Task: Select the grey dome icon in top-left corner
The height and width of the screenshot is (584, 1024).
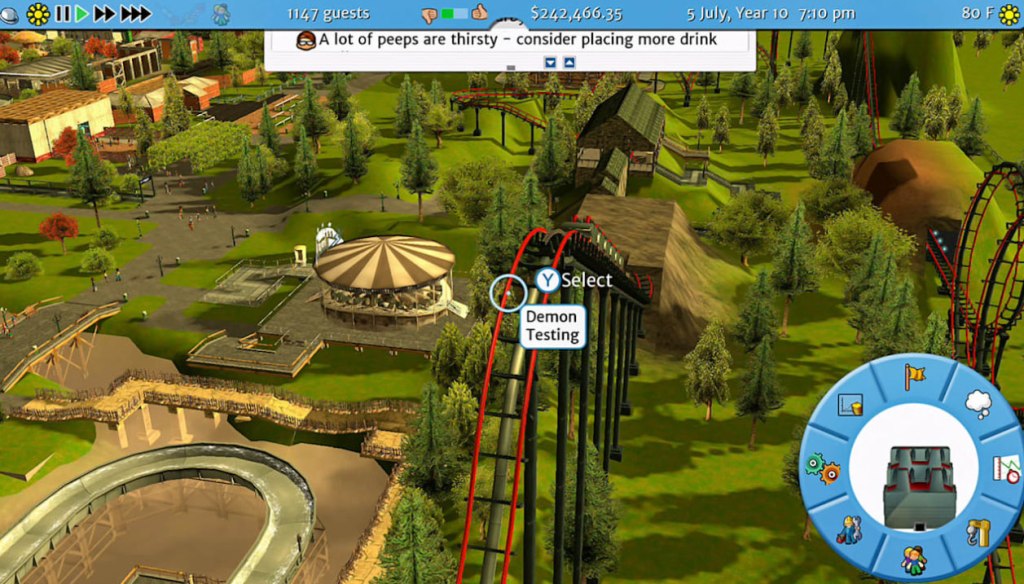Action: point(10,14)
